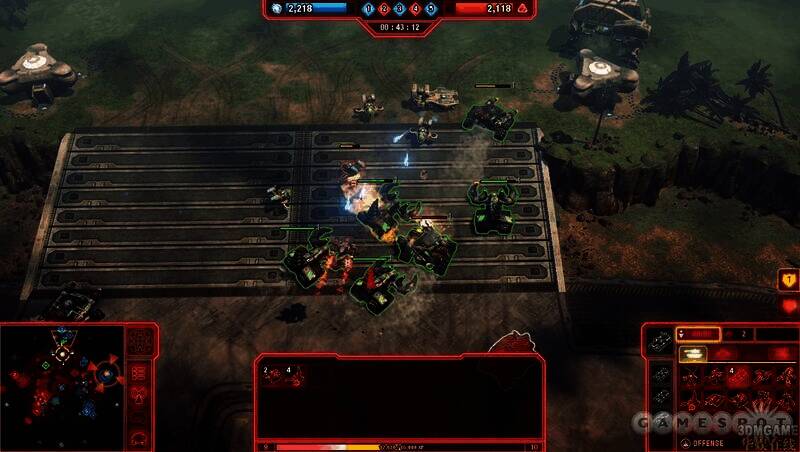Click control point marker 1 in top bar

click(x=369, y=9)
